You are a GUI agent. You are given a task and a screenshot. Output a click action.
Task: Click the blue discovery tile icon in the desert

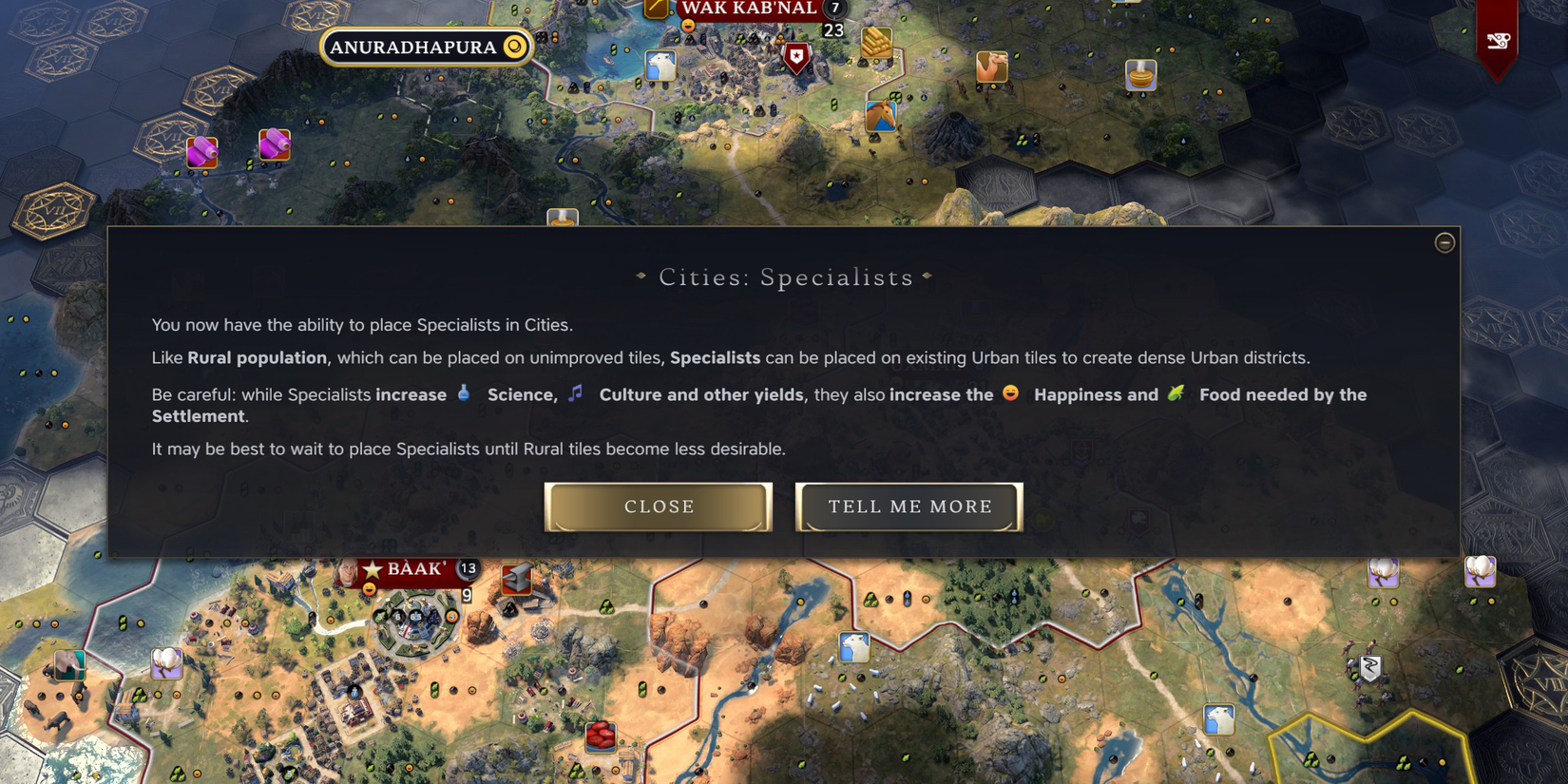pyautogui.click(x=854, y=647)
